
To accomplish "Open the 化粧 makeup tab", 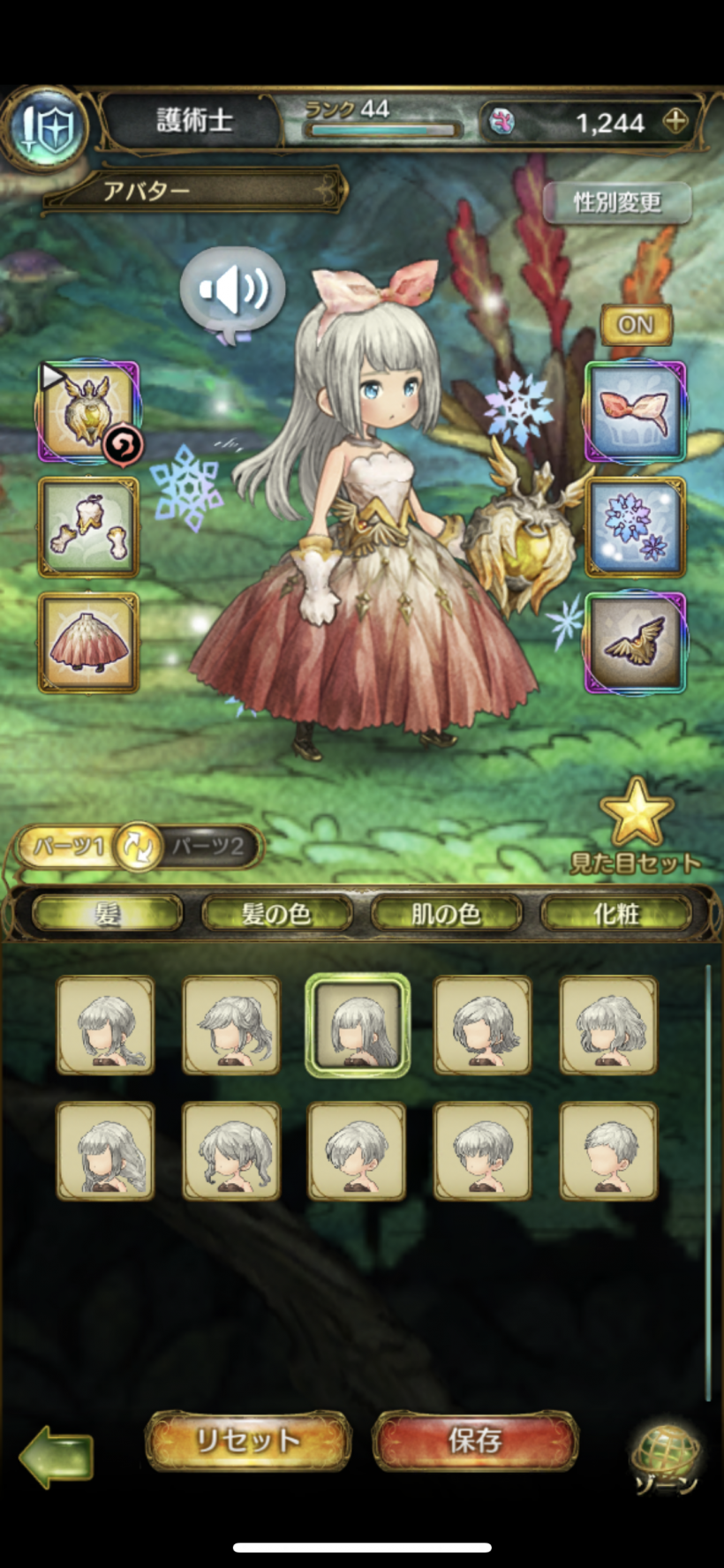I will 615,914.
